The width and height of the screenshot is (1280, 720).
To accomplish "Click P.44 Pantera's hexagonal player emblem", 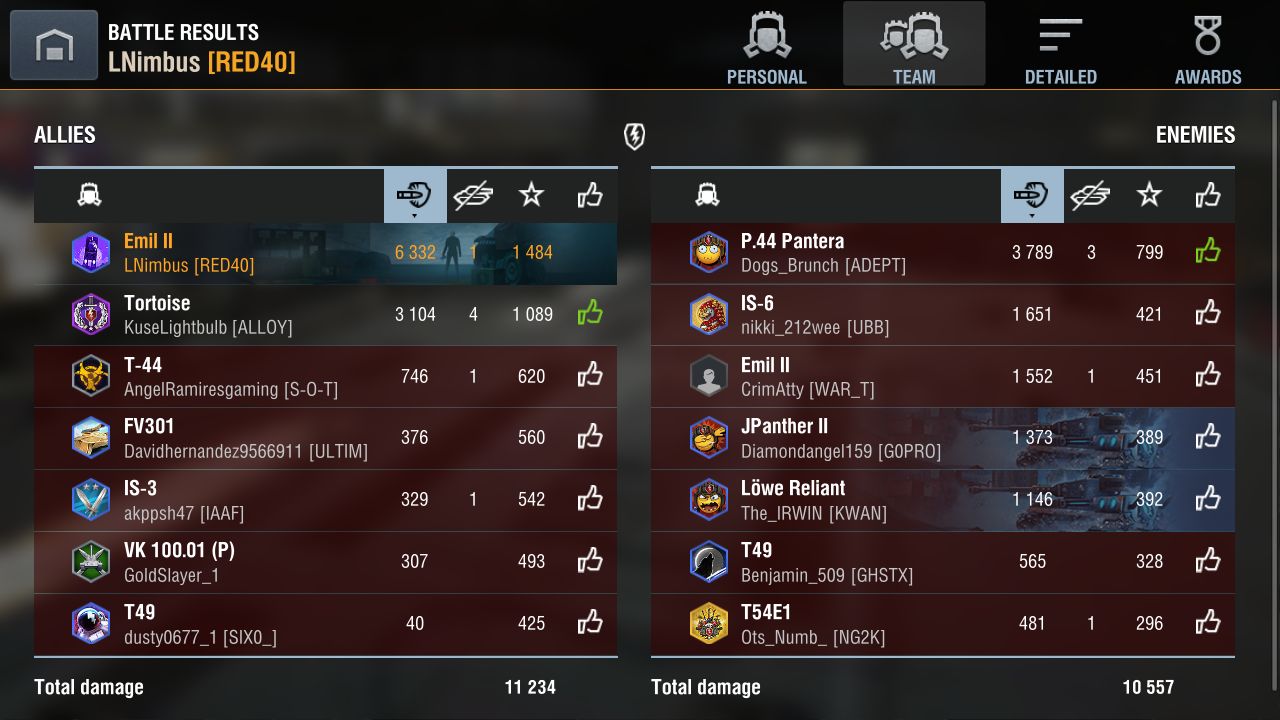I will tap(709, 252).
